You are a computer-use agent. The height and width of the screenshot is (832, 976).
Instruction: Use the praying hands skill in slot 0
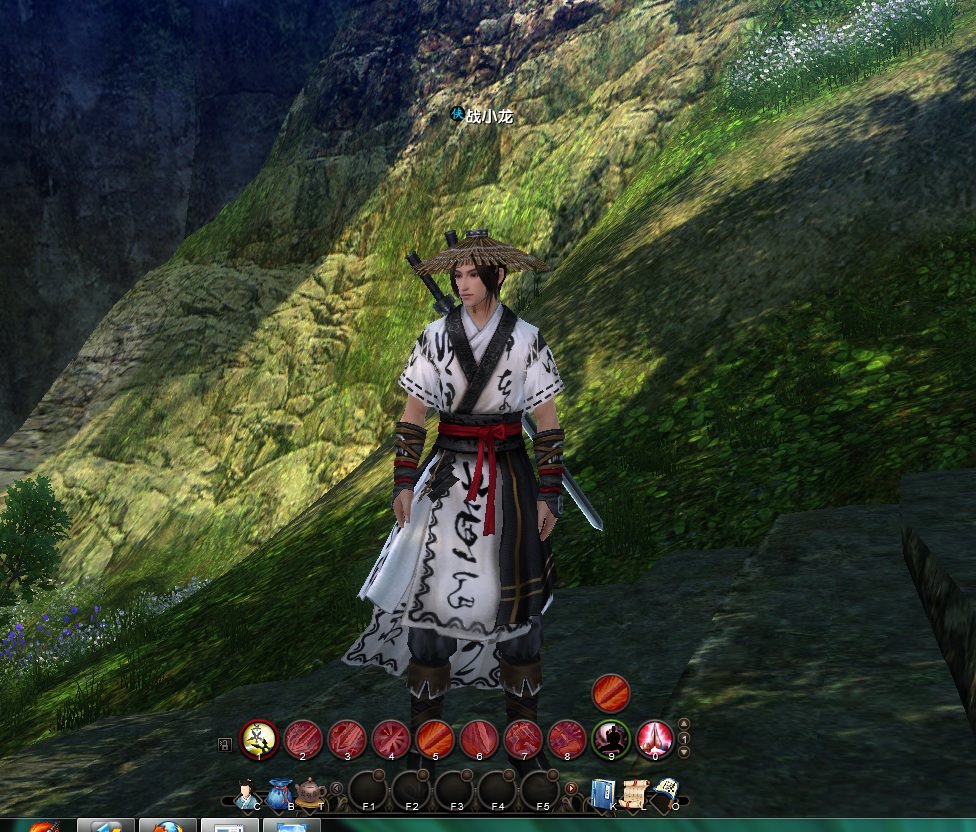click(655, 739)
